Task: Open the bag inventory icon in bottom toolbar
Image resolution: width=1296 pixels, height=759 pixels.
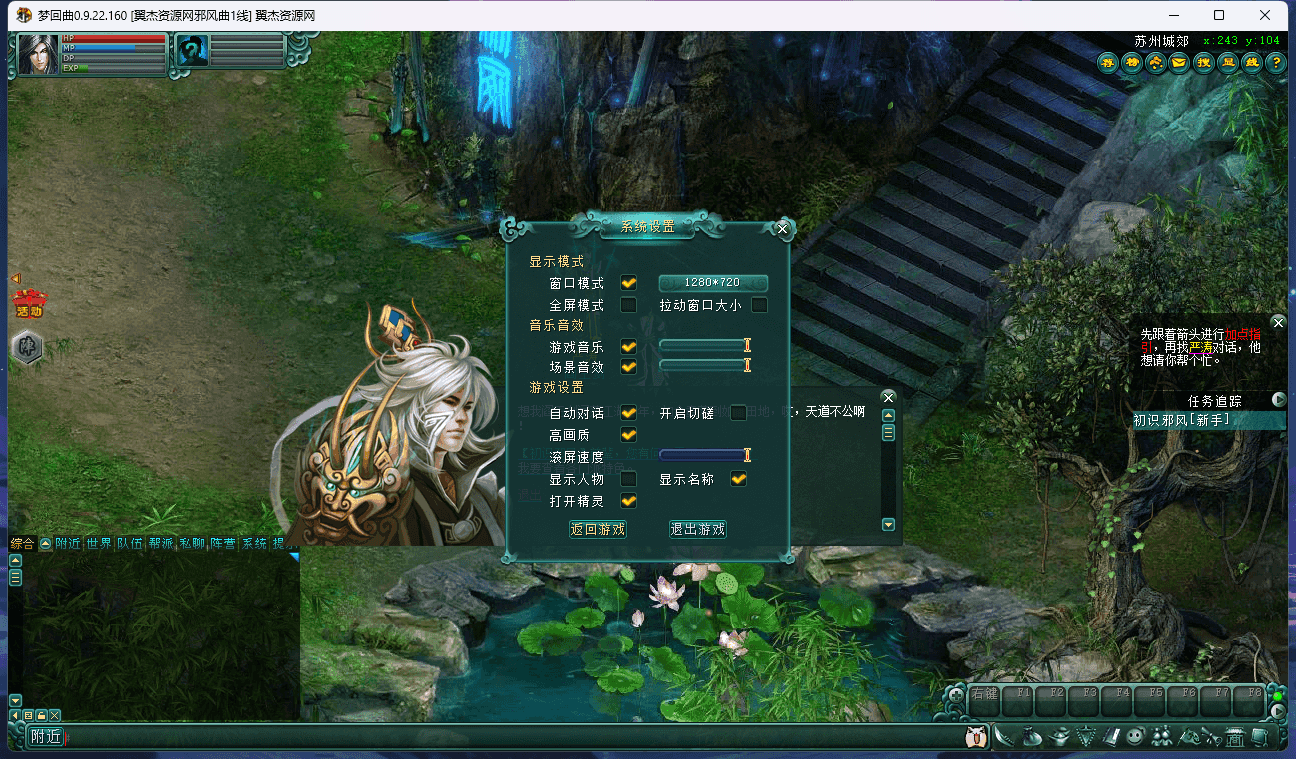Action: coord(1030,736)
